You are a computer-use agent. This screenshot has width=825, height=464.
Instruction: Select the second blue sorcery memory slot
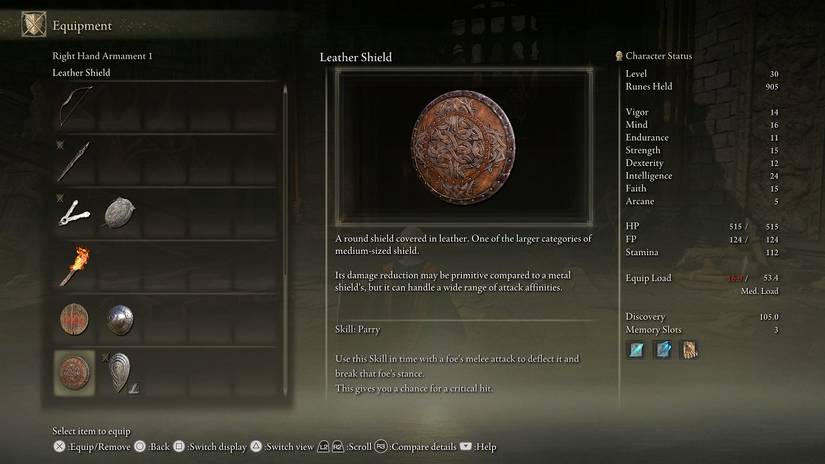tap(662, 350)
